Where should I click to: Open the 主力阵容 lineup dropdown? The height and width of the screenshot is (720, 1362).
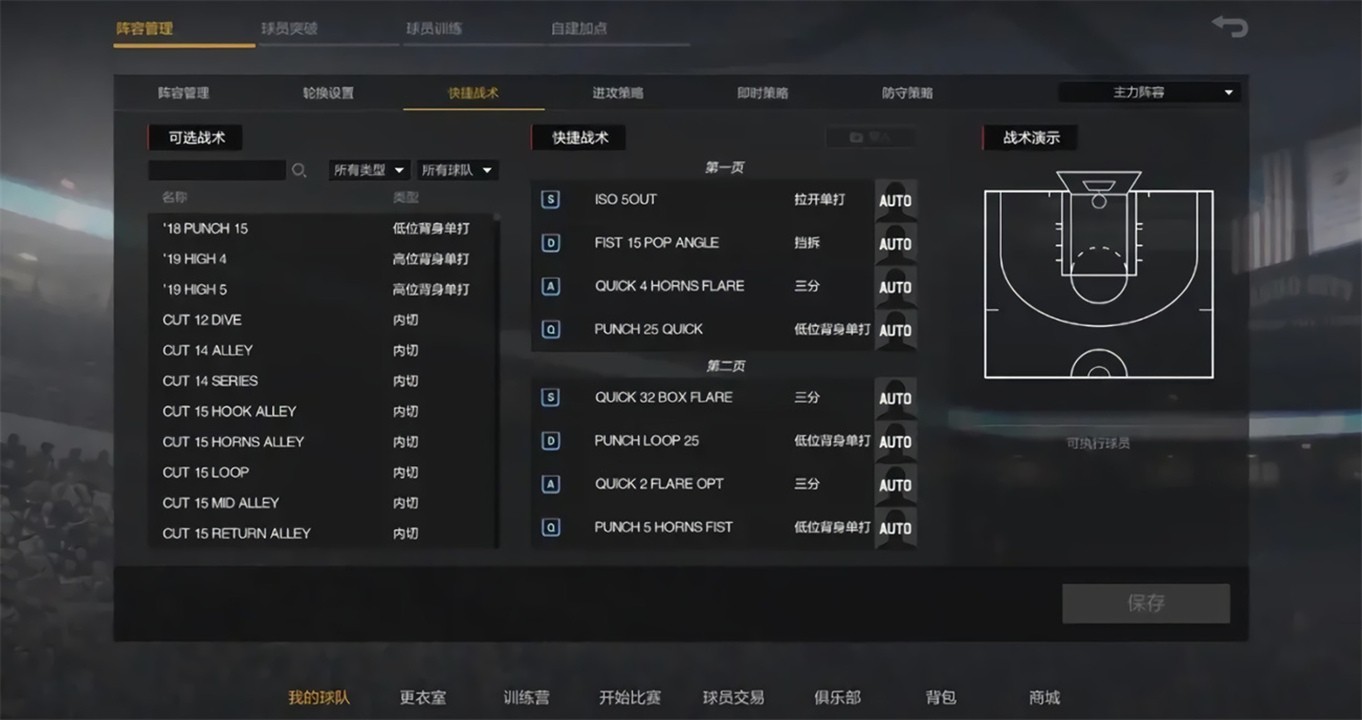pos(1148,91)
